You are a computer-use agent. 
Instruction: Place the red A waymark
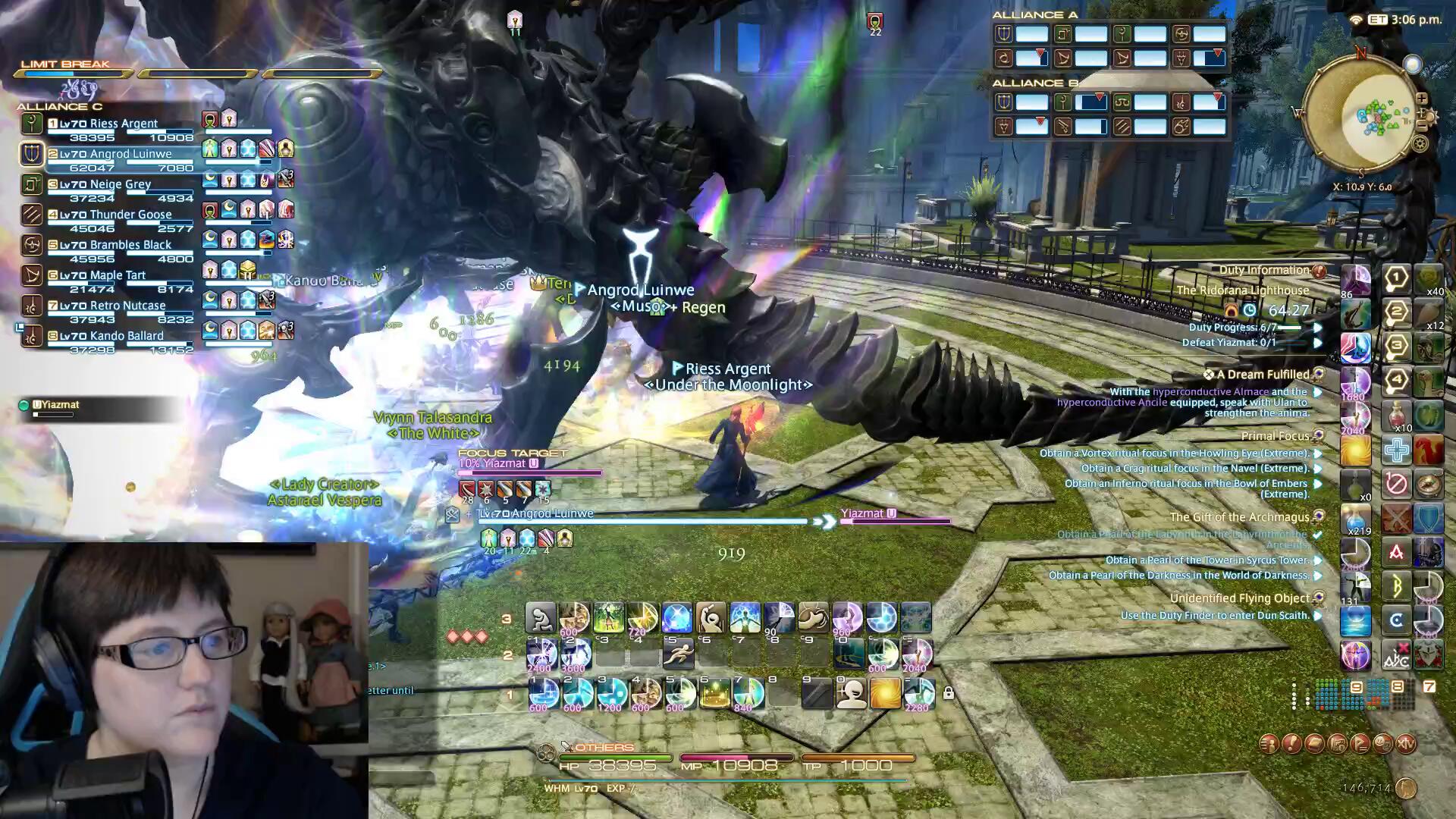[1395, 553]
